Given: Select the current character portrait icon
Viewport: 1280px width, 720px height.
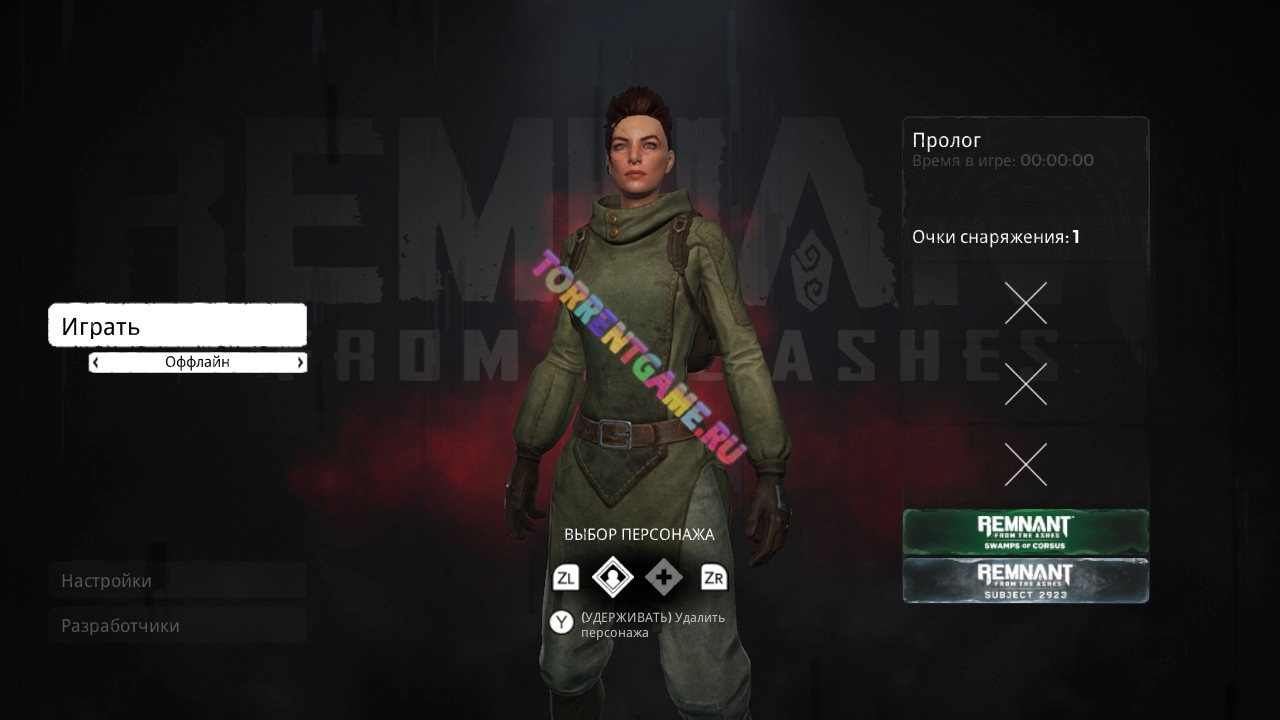Looking at the screenshot, I should 613,577.
